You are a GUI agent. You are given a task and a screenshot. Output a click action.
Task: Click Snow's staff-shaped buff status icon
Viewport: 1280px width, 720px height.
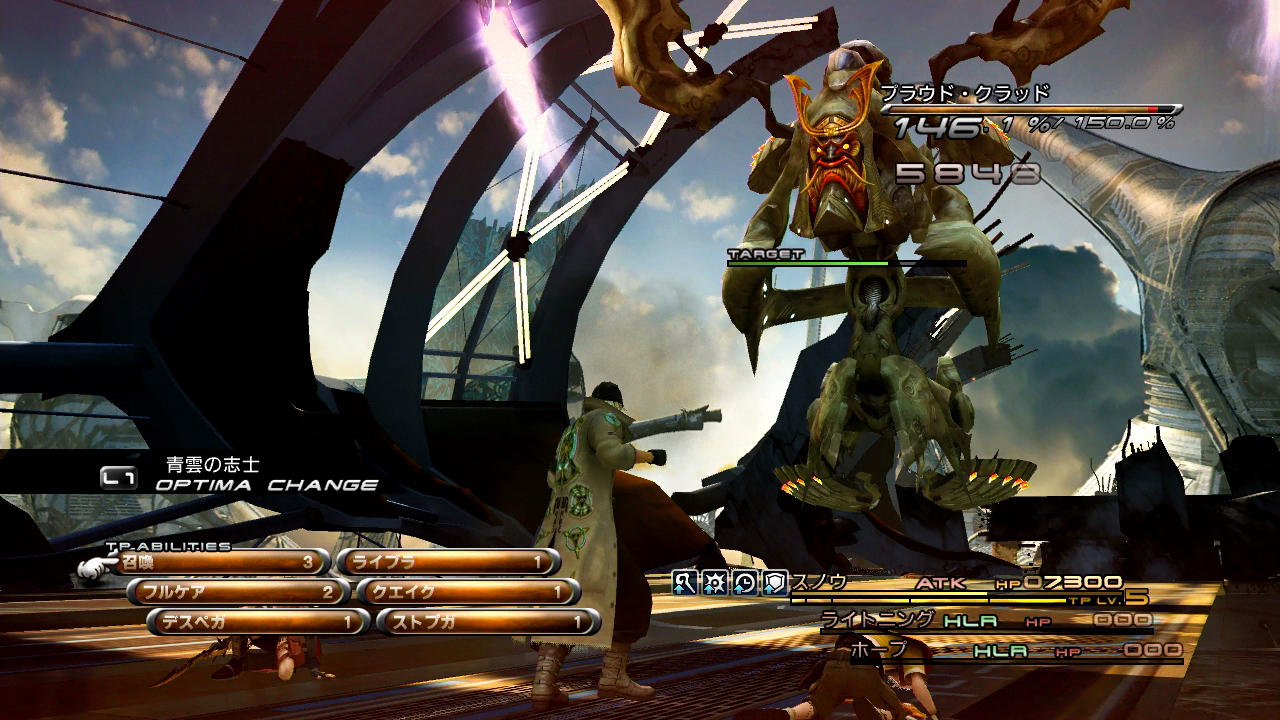click(x=684, y=583)
